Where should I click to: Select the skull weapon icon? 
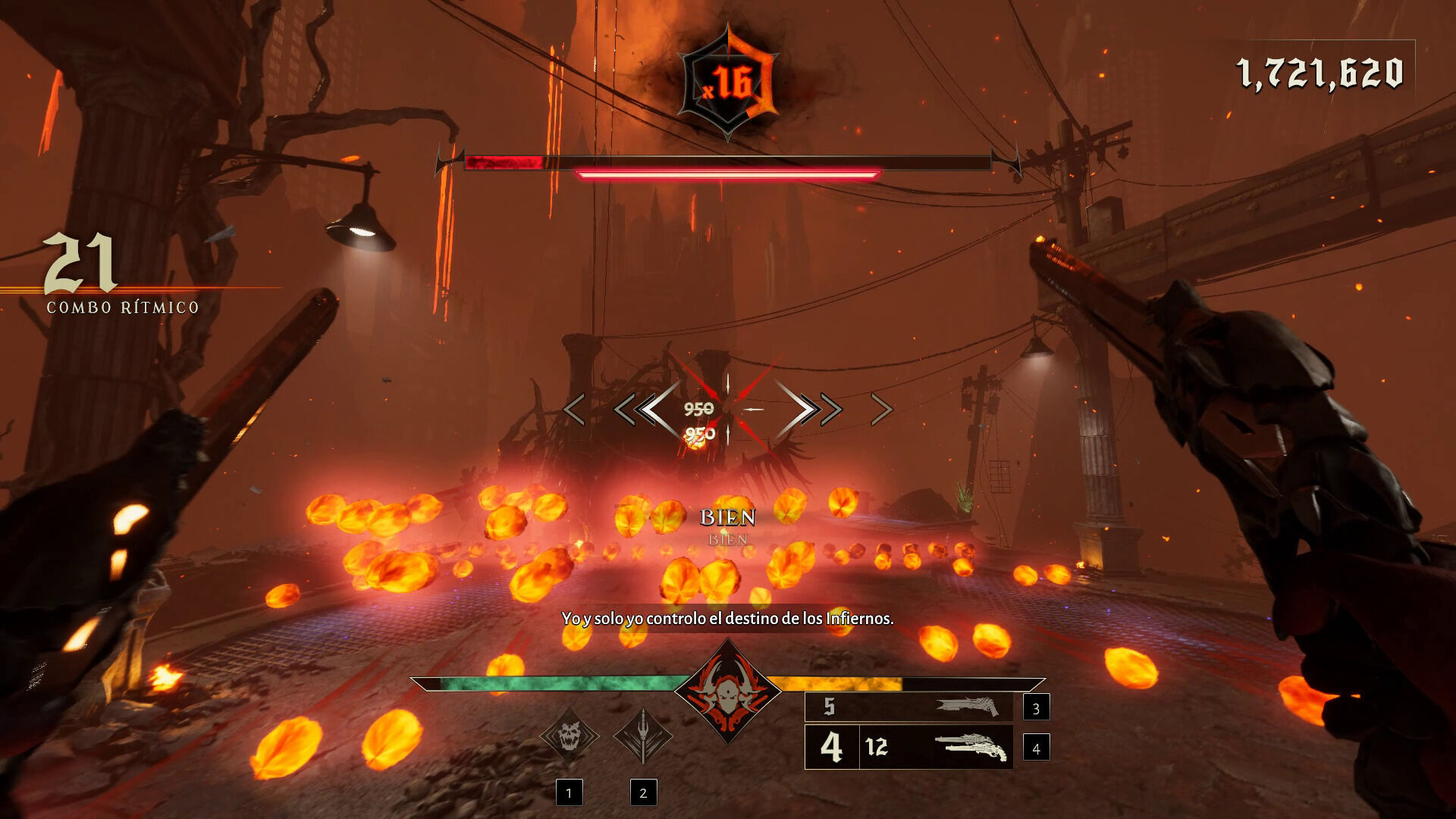click(569, 735)
